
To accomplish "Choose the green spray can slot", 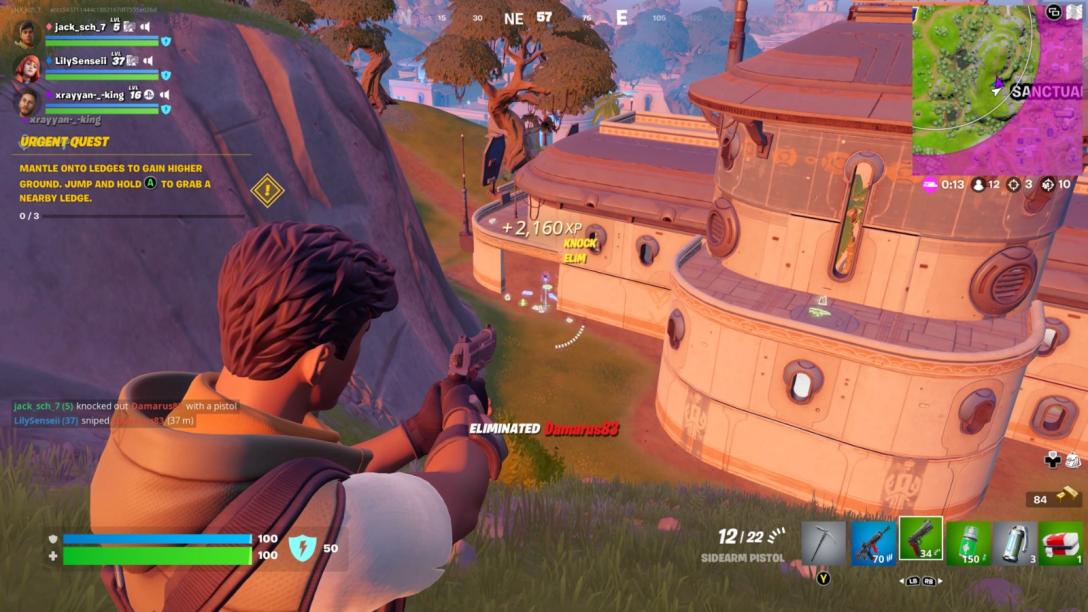I will [968, 543].
